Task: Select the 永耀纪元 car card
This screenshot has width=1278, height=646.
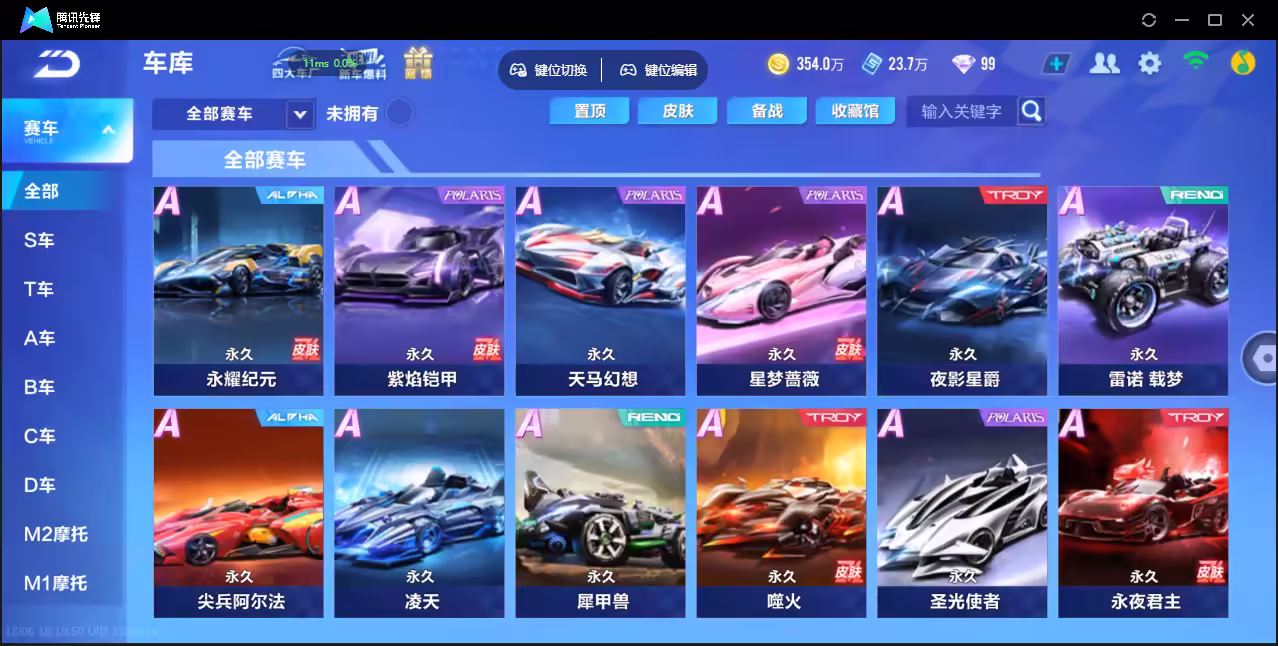Action: coord(239,290)
